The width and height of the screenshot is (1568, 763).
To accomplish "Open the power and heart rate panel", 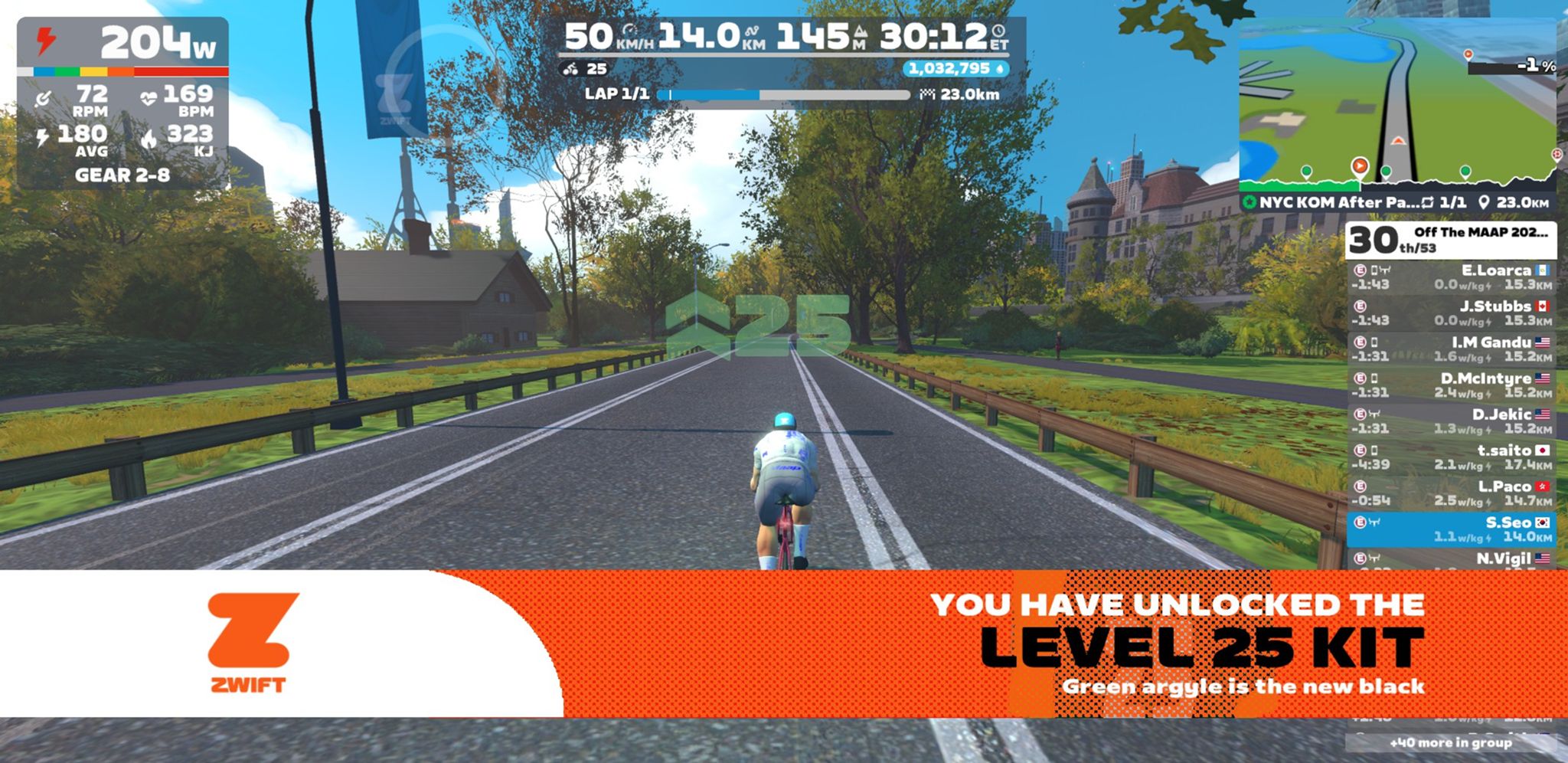I will point(122,103).
